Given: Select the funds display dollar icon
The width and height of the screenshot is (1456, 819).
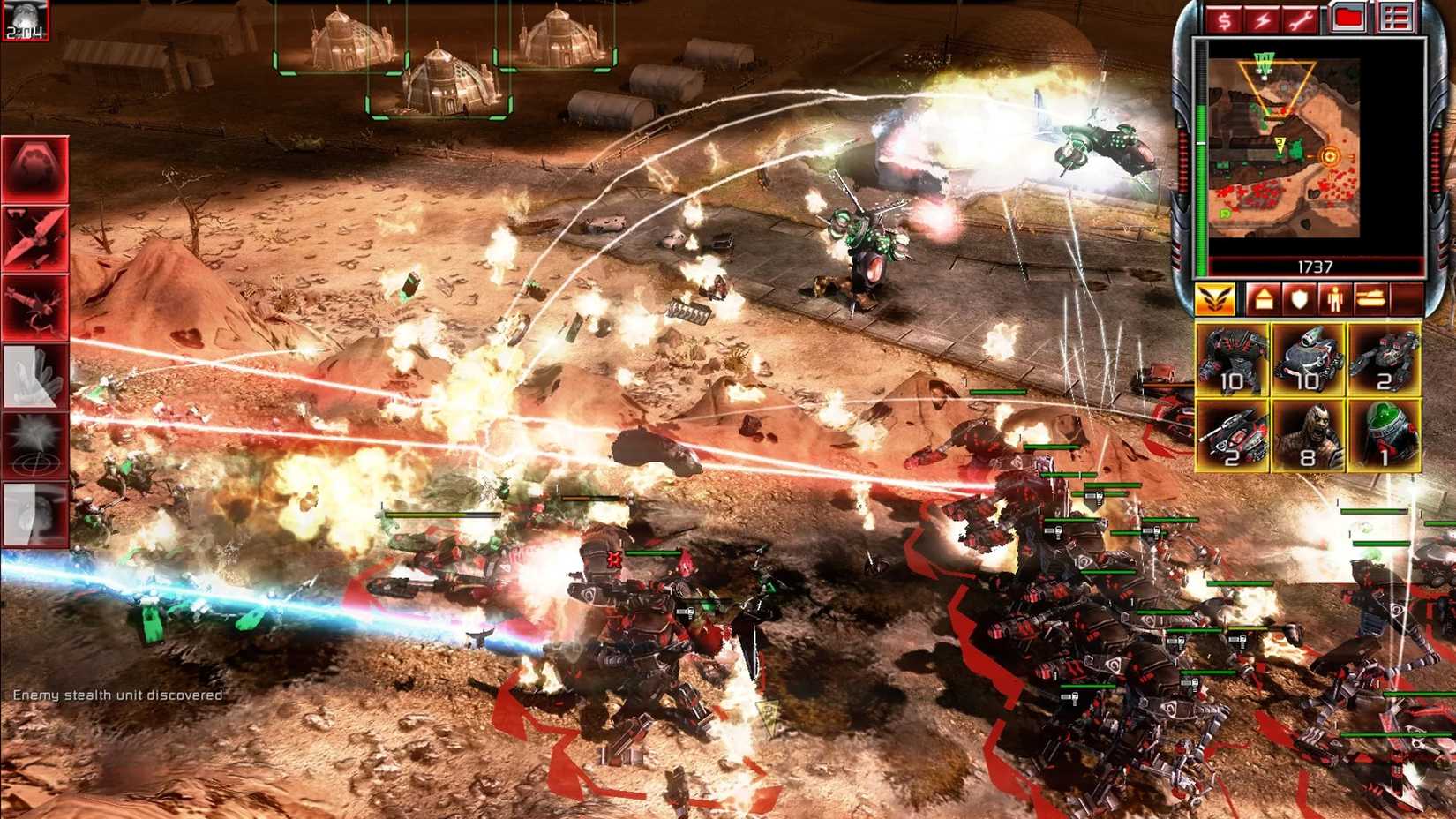Looking at the screenshot, I should (x=1223, y=21).
